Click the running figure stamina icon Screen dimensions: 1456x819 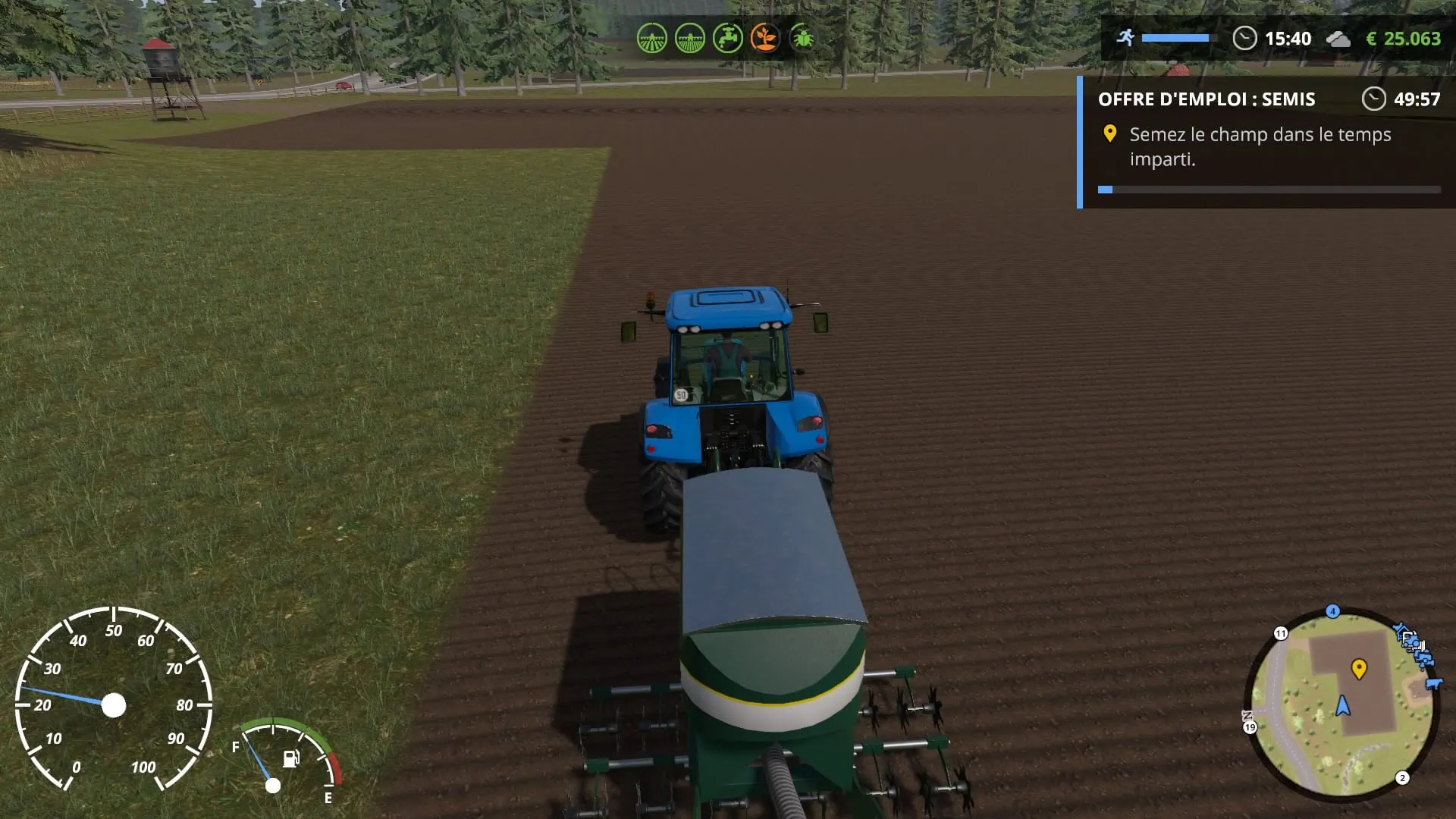coord(1125,37)
